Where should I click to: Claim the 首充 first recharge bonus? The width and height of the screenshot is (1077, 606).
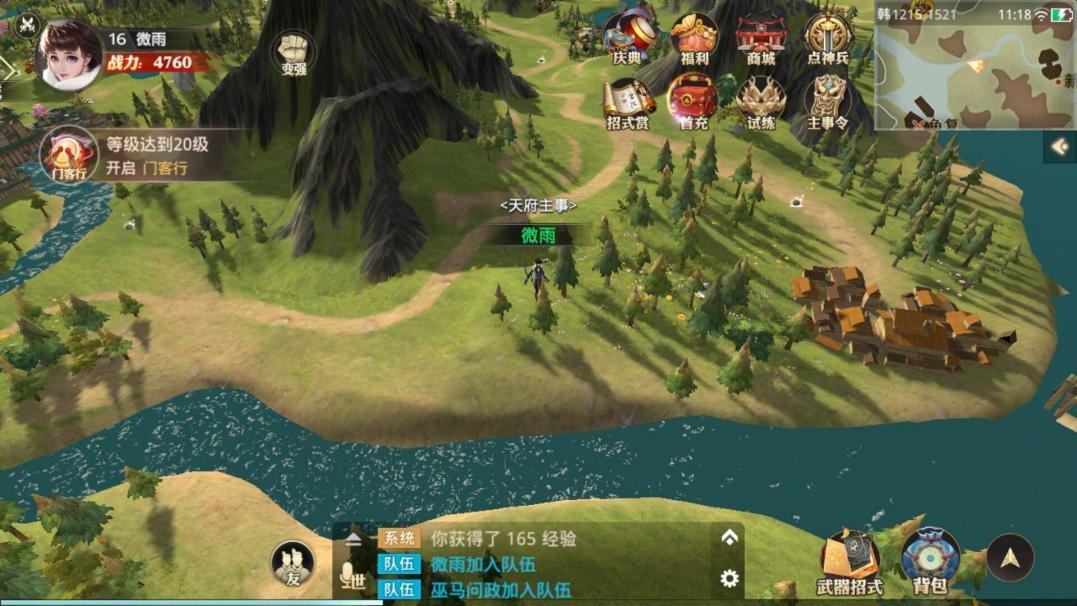694,103
